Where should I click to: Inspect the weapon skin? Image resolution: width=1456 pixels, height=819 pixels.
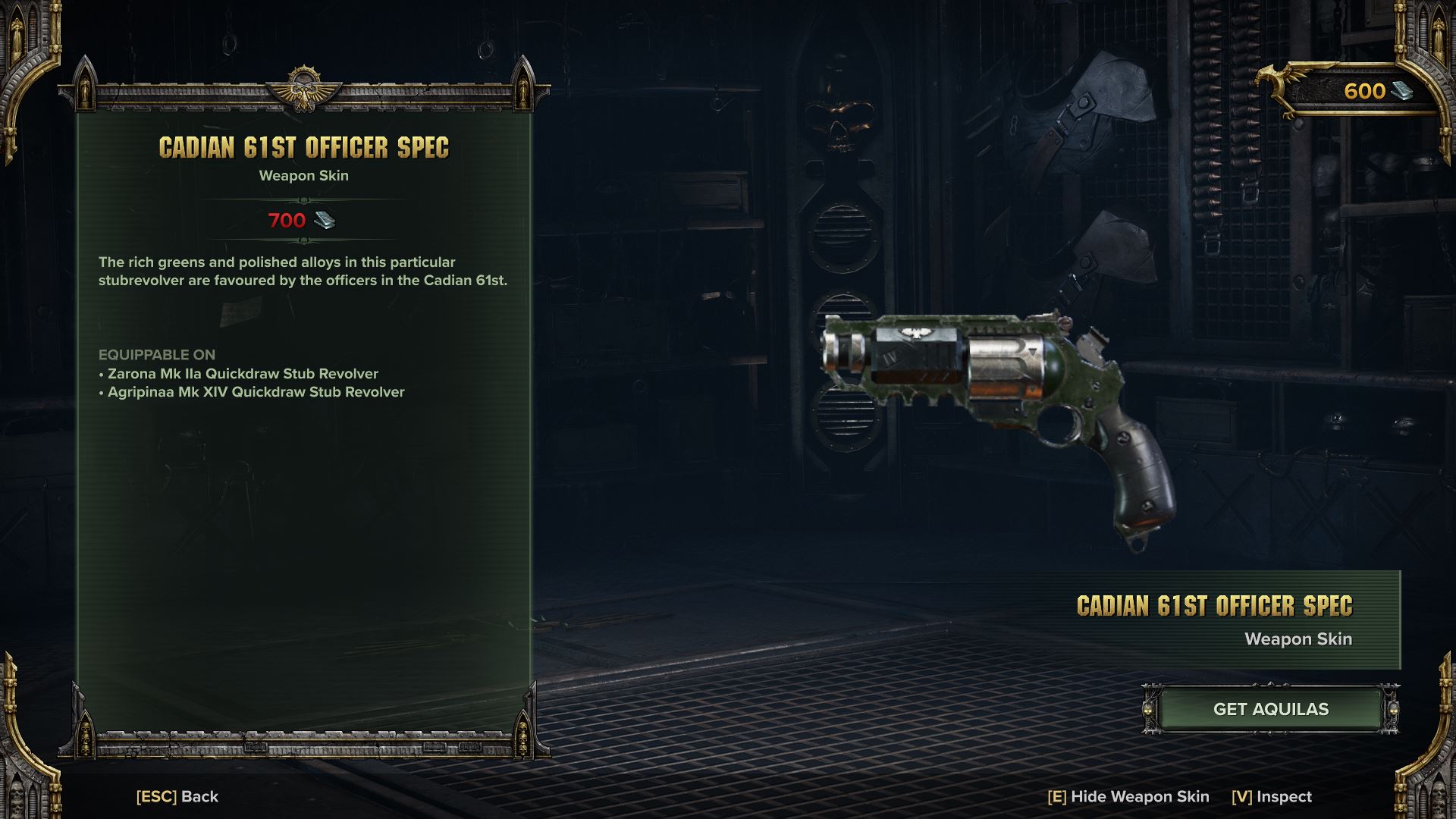point(1272,796)
